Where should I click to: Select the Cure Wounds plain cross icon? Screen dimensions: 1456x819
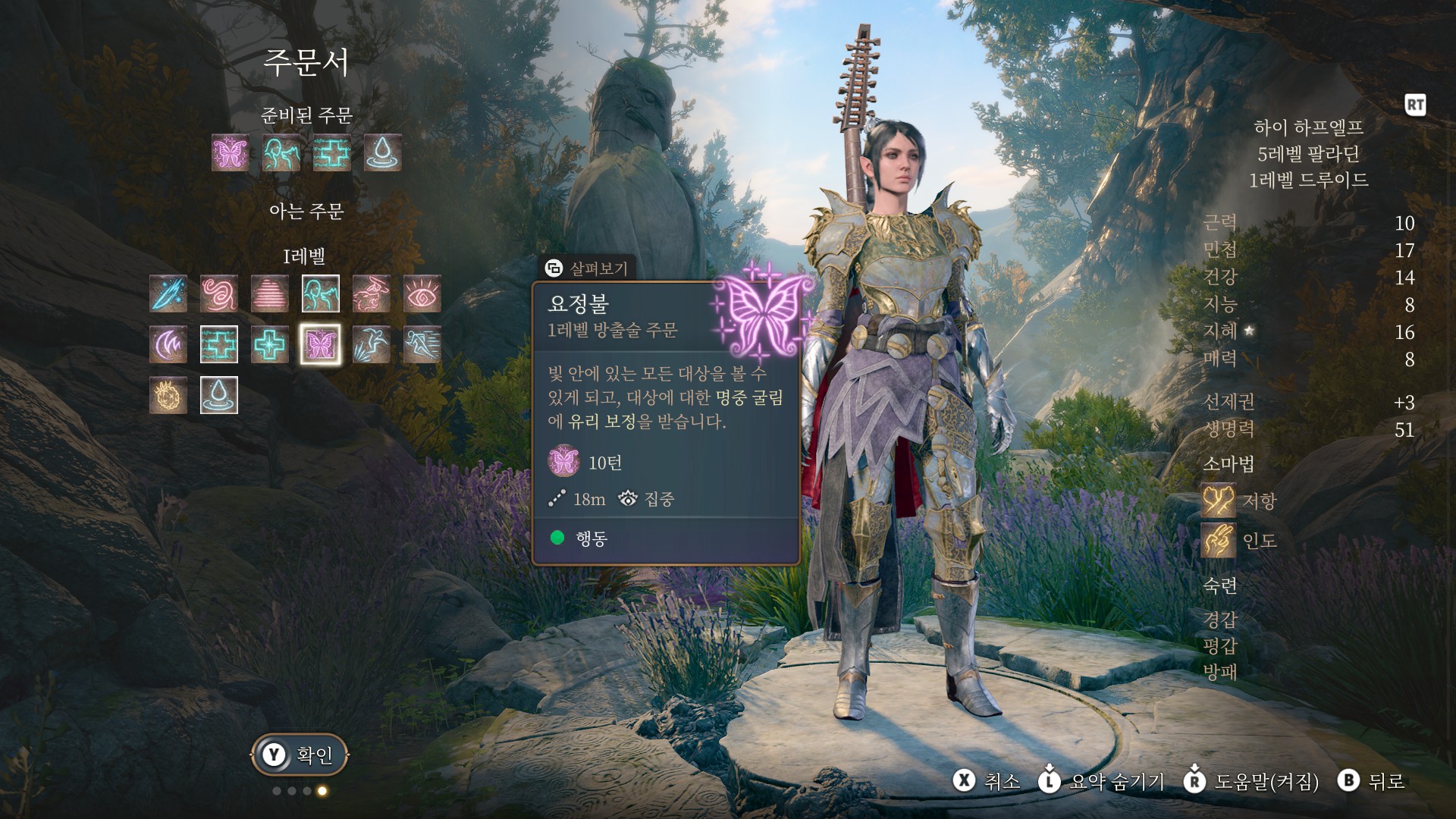point(270,345)
